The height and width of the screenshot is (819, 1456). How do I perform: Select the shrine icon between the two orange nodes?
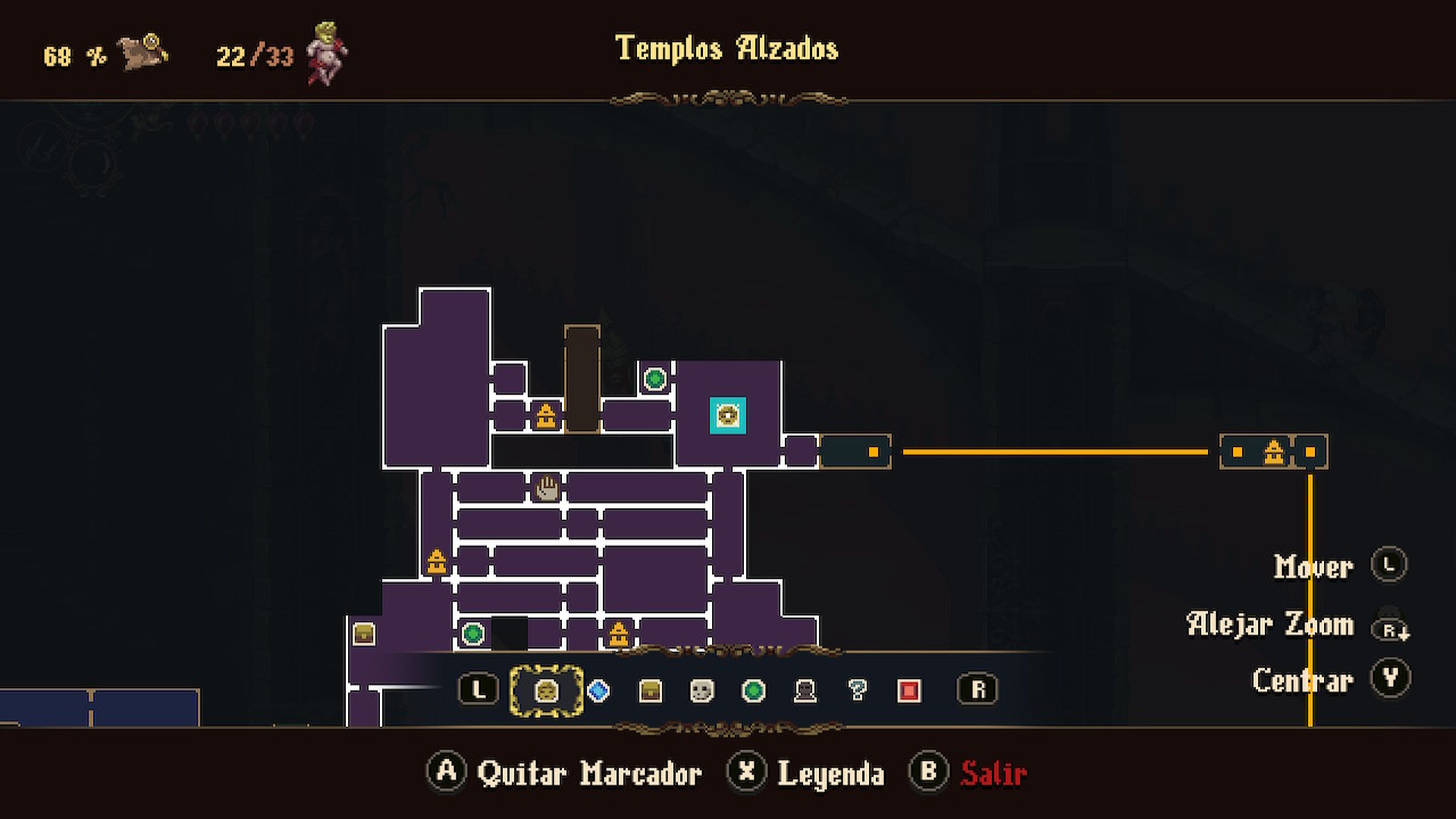coord(1274,452)
